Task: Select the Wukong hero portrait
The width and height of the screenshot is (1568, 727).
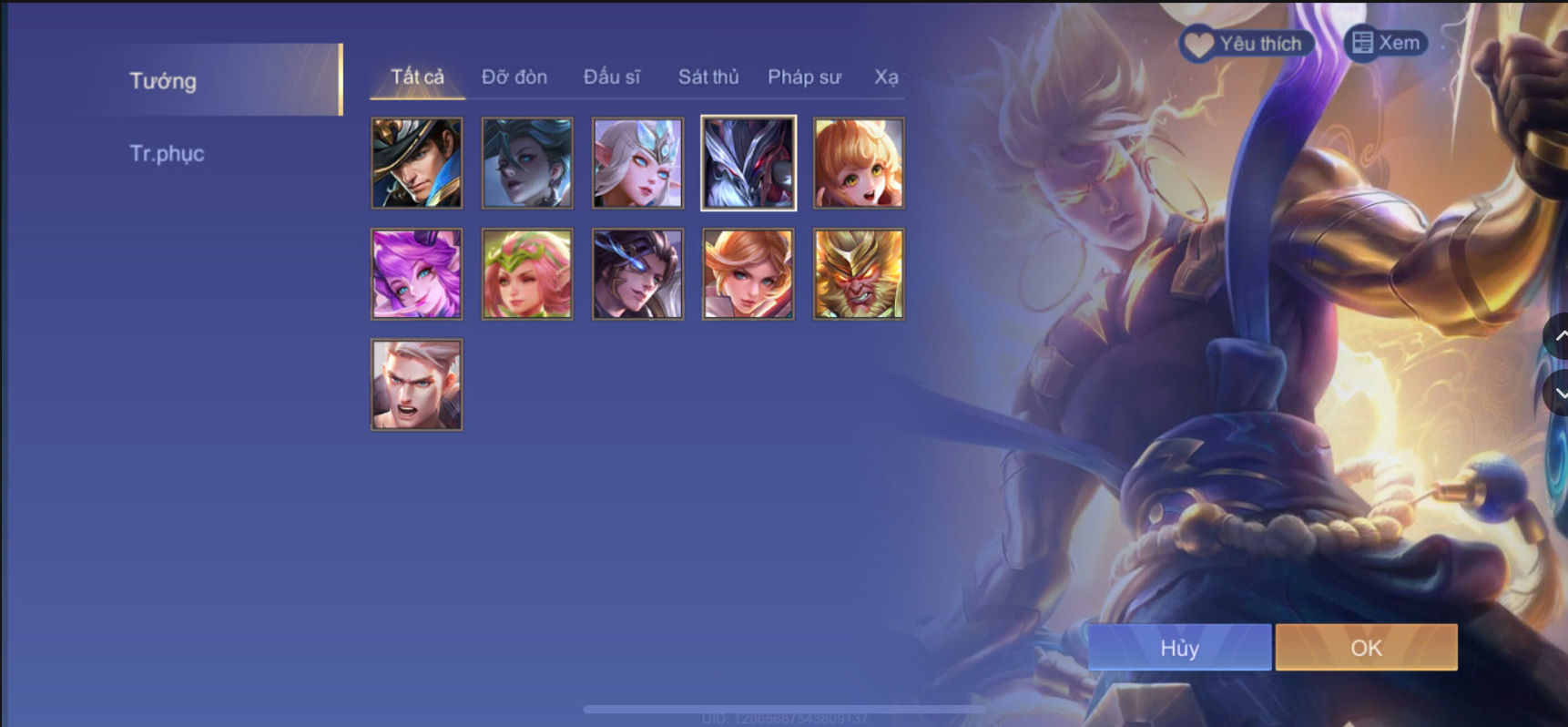Action: [857, 273]
